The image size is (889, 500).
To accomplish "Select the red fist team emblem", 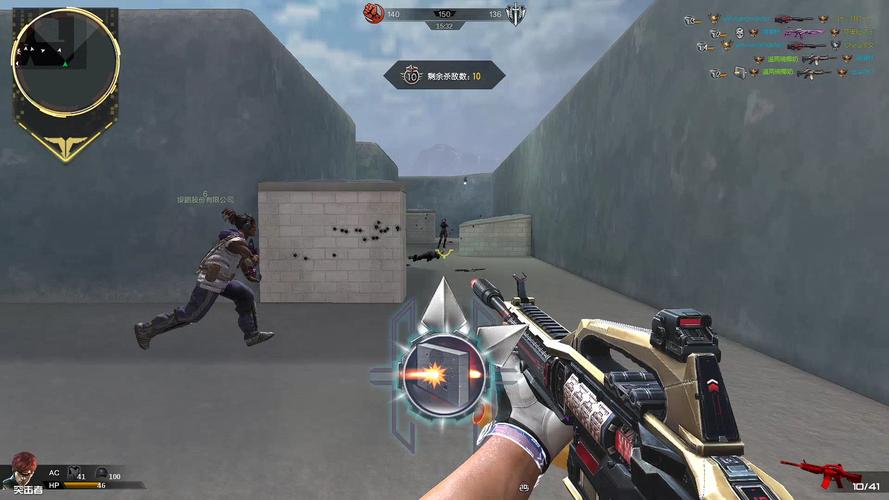I will [x=374, y=13].
